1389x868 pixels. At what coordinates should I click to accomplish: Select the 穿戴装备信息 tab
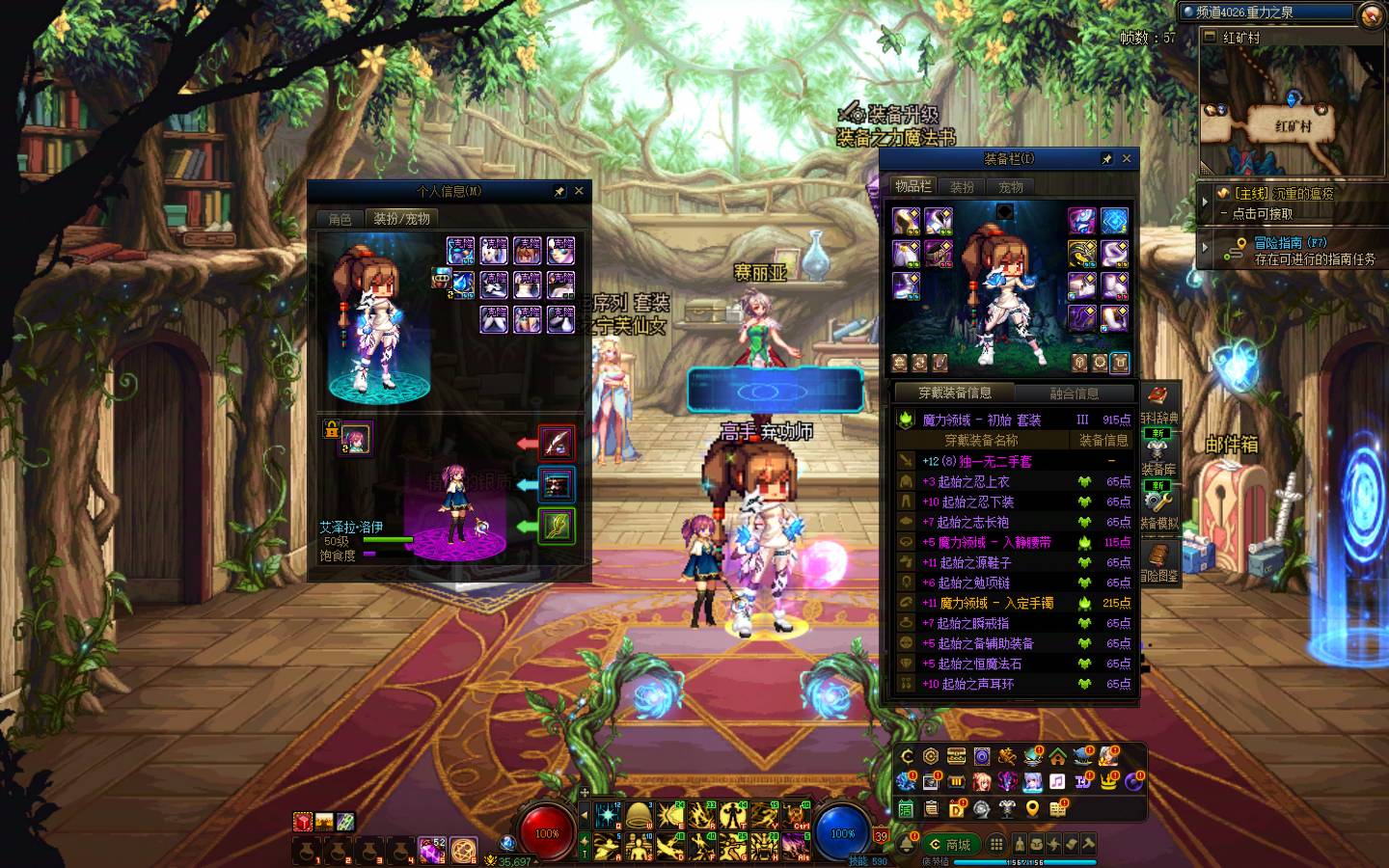[x=954, y=393]
